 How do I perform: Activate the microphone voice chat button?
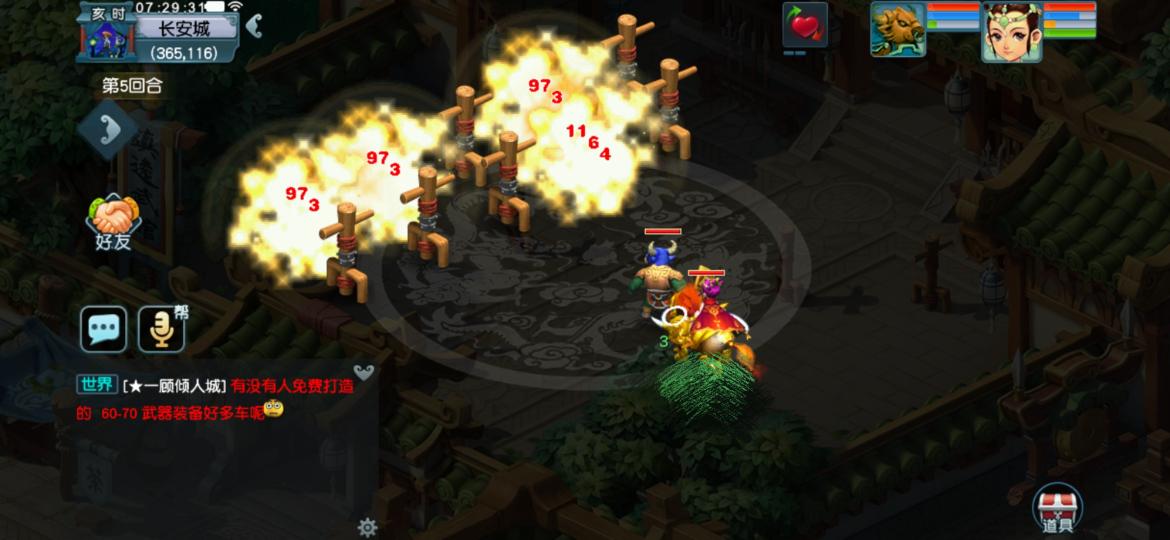point(161,329)
